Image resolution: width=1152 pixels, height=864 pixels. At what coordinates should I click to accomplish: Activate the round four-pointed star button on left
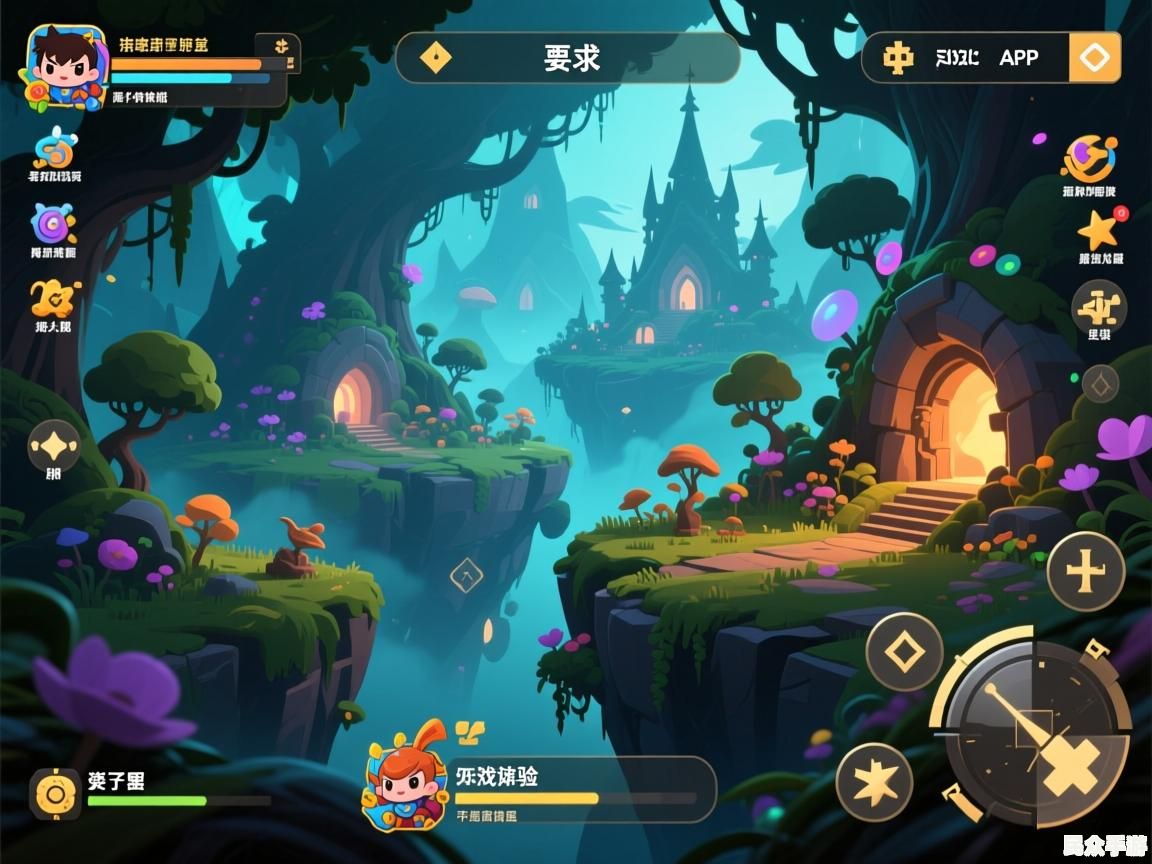coord(54,445)
